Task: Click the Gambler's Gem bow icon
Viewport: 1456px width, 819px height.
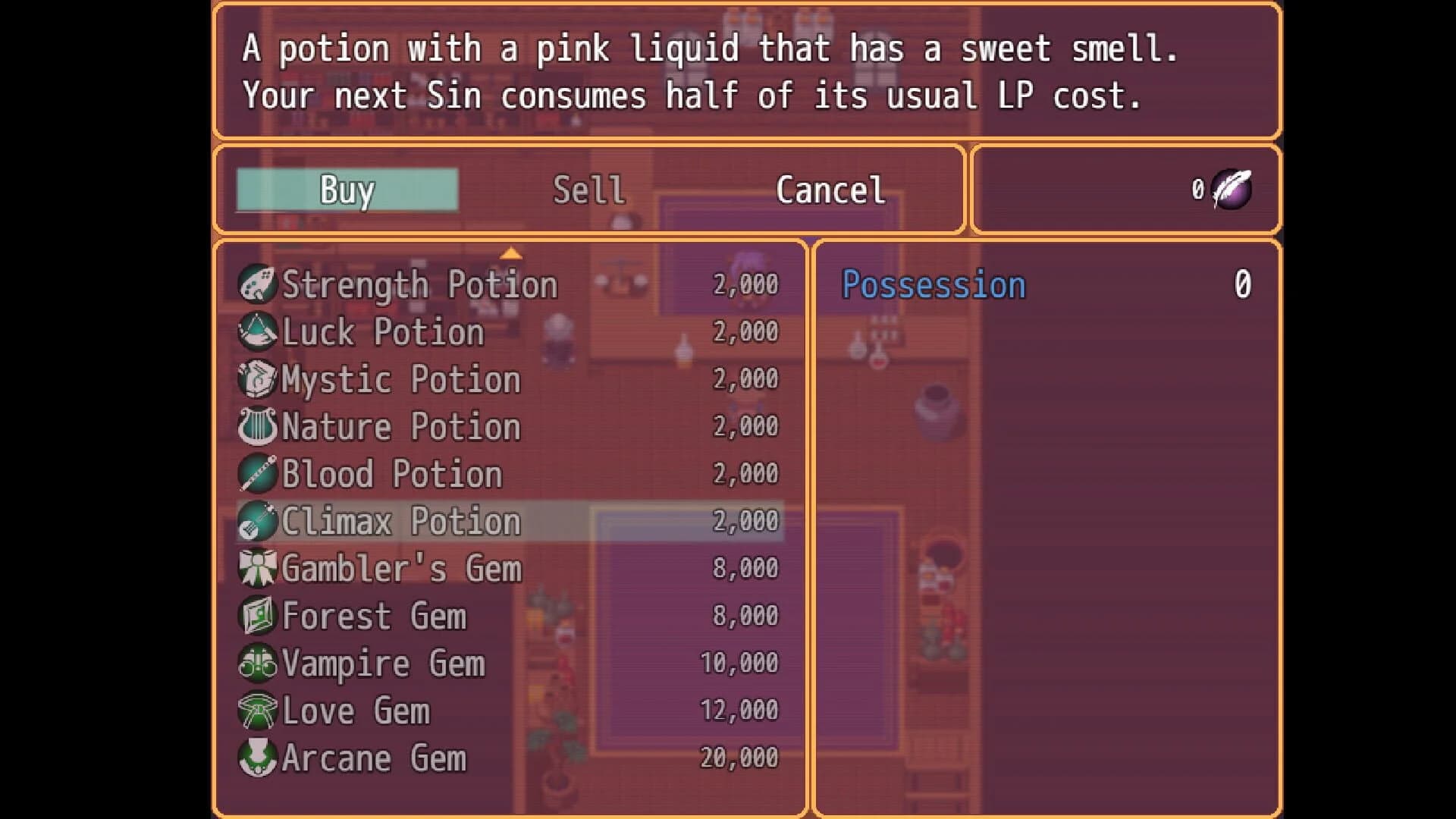Action: click(259, 568)
